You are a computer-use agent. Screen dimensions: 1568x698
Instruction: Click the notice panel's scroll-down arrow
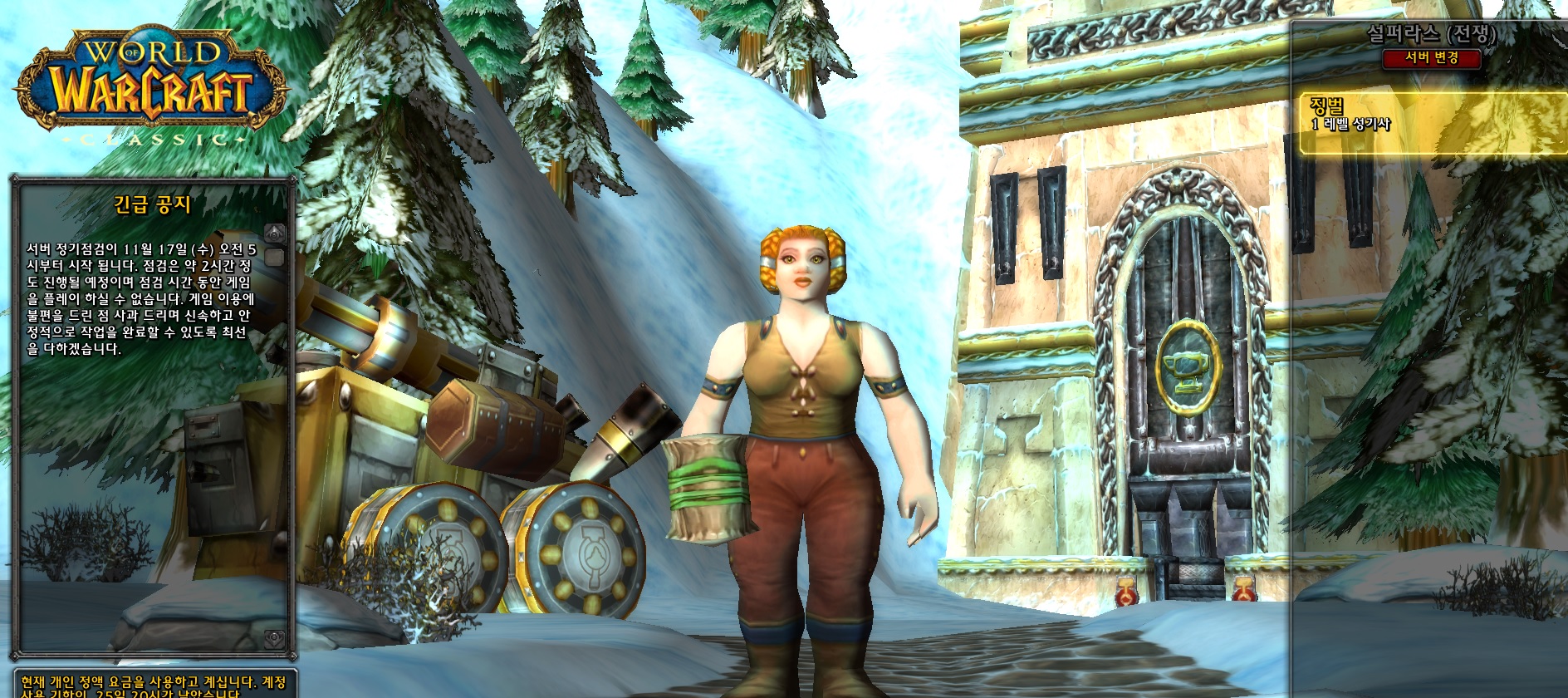click(x=275, y=638)
